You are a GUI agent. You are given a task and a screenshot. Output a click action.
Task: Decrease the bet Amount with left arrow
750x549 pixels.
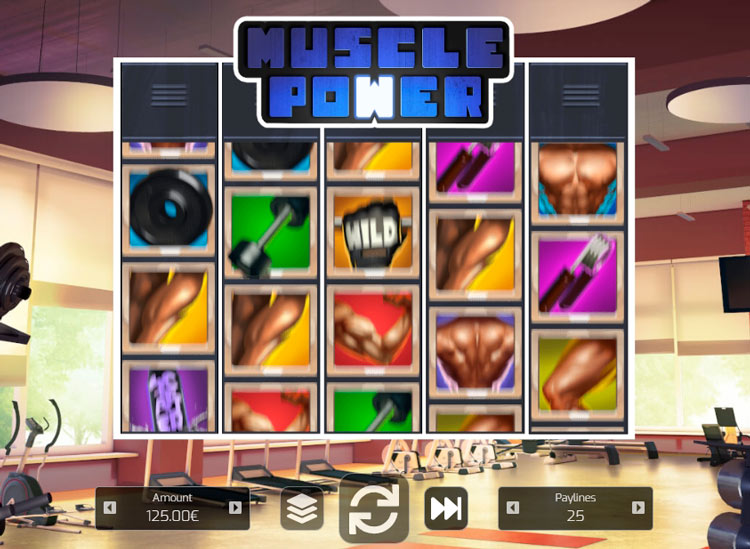coord(110,508)
